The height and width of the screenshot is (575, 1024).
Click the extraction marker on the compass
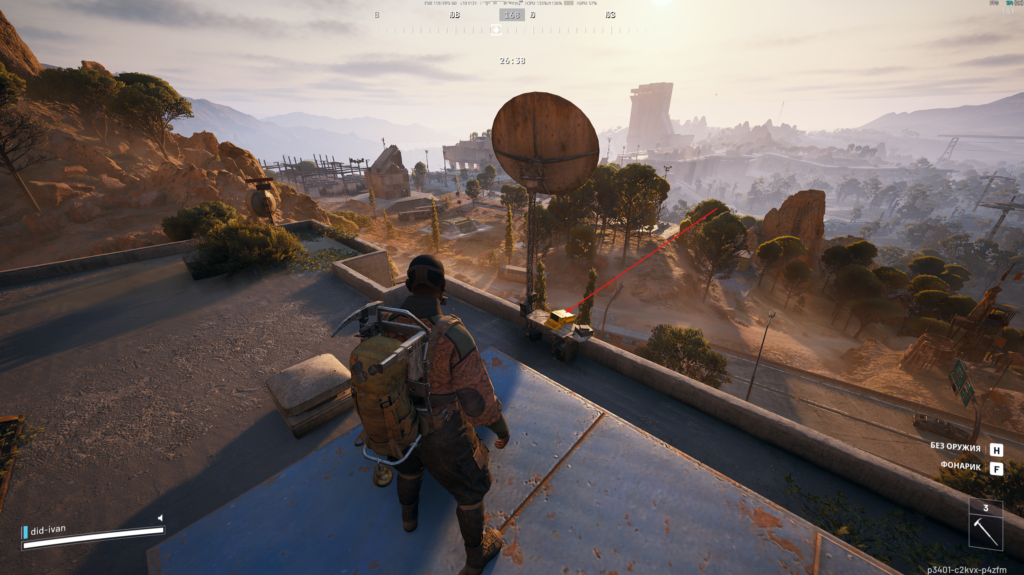494,30
